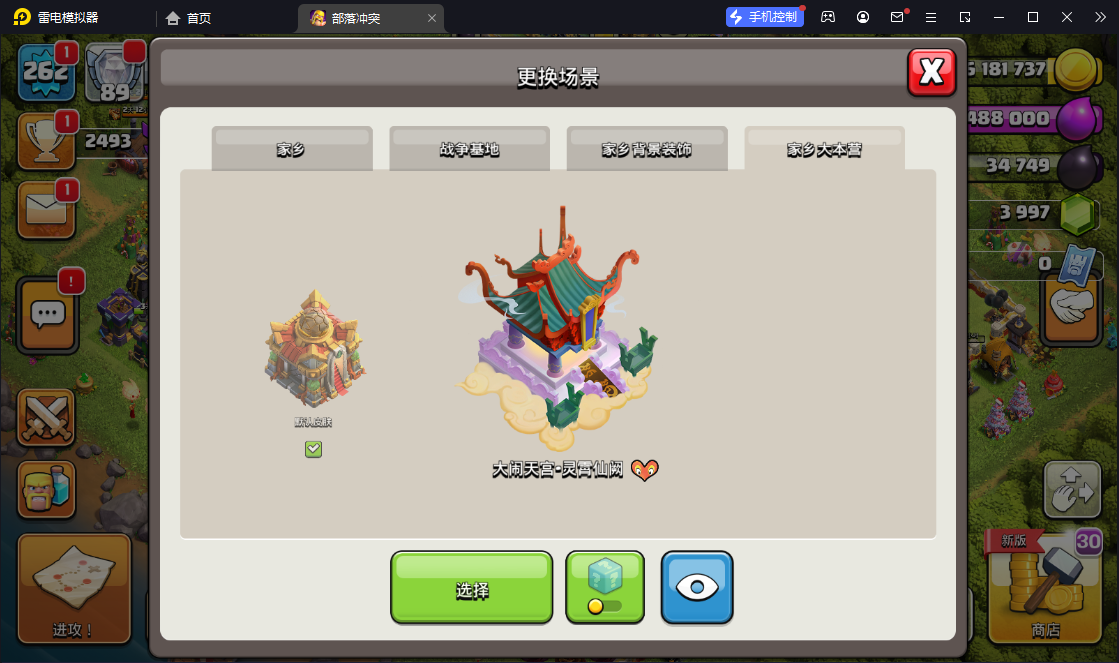
Task: Switch to the 首页 emulator tab
Action: pyautogui.click(x=189, y=18)
